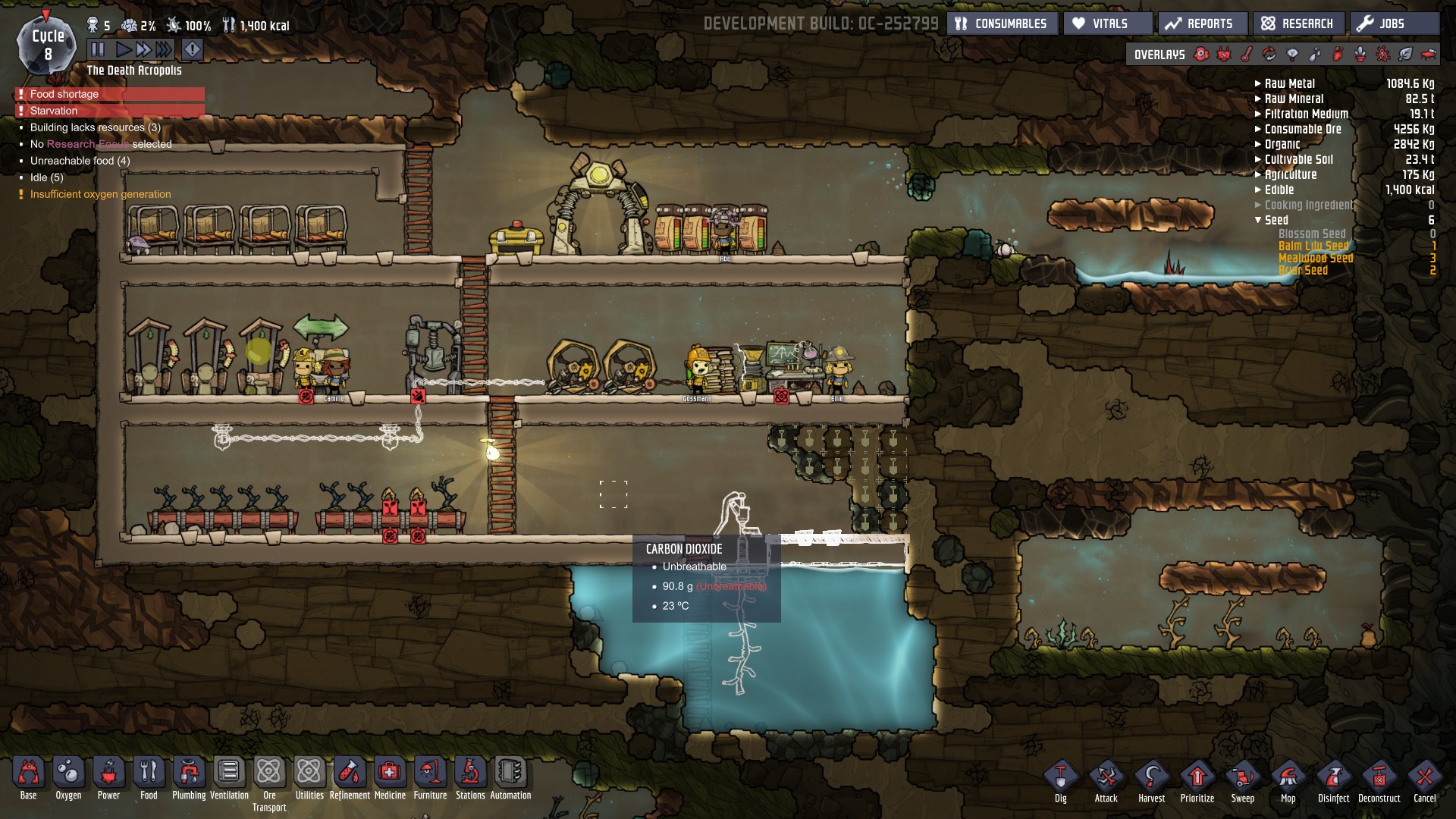Screen dimensions: 1456x819
Task: Open the Consumables panel
Action: (x=1003, y=24)
